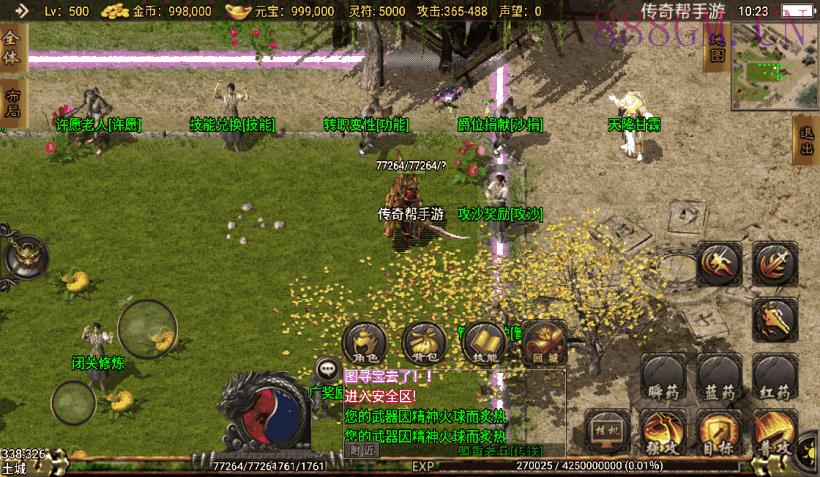Select the 附近 nearby chat channel
This screenshot has height=477, width=820.
coord(362,450)
